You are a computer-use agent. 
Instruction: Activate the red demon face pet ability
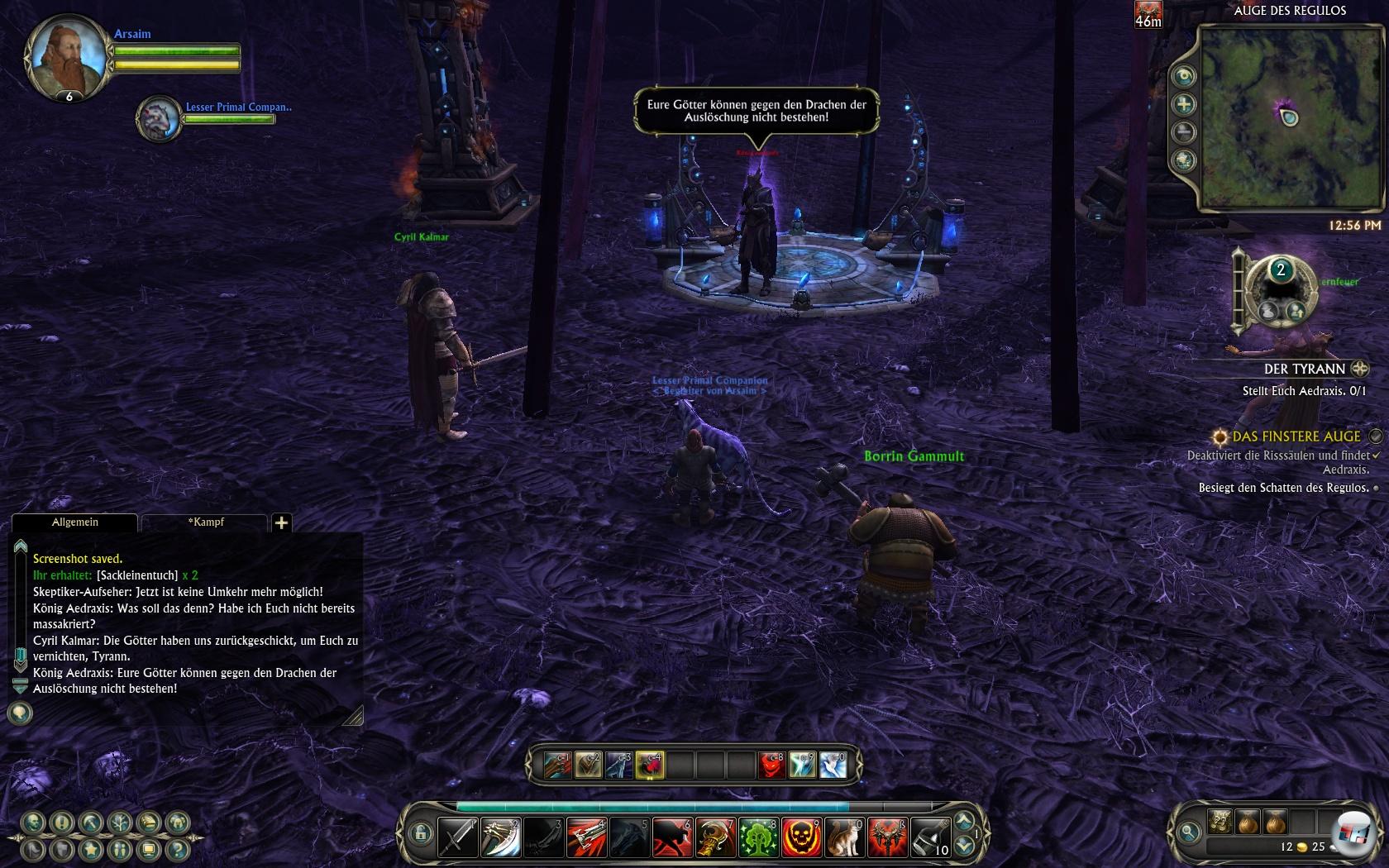tap(771, 765)
